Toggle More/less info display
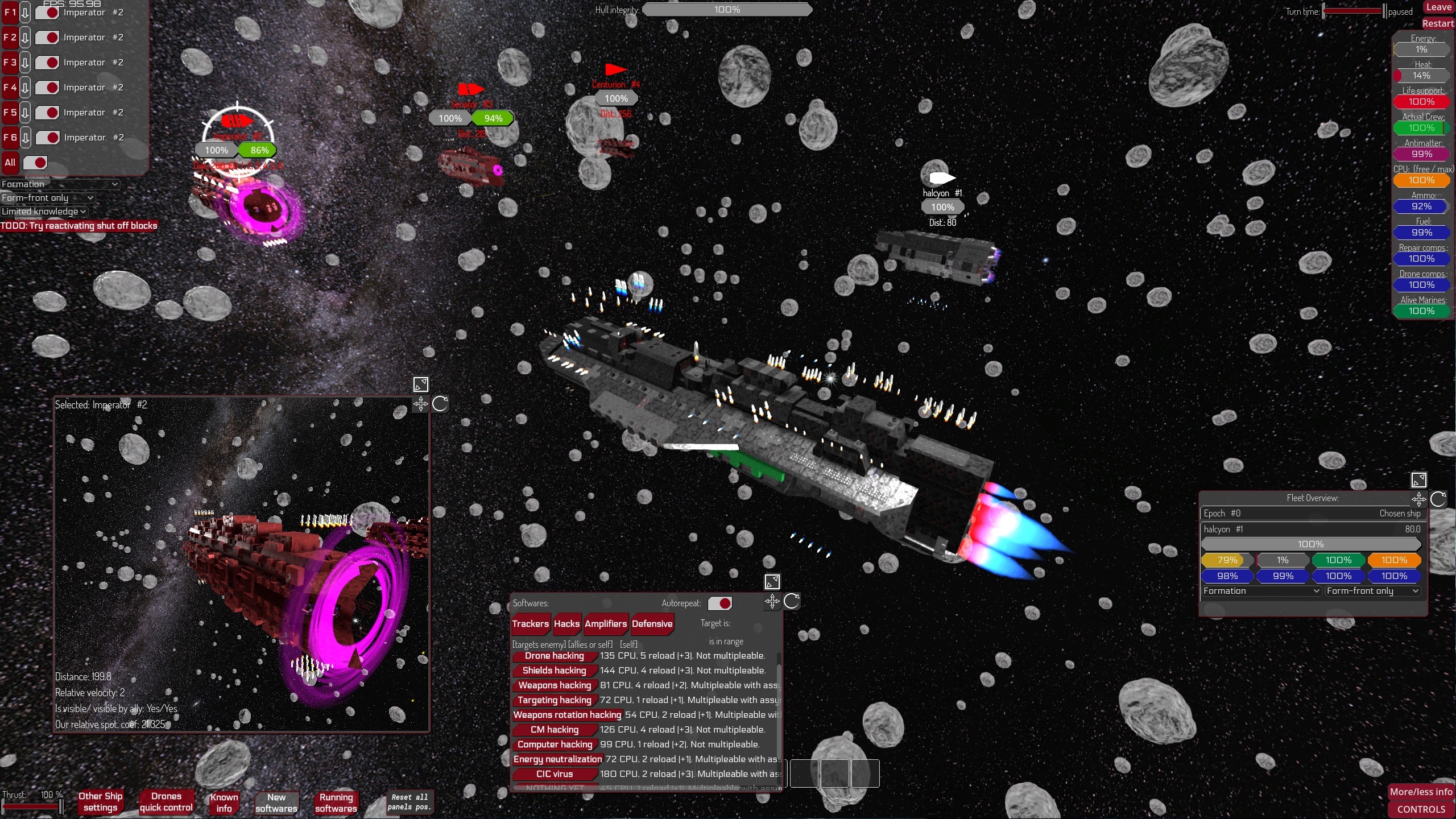 [1421, 792]
